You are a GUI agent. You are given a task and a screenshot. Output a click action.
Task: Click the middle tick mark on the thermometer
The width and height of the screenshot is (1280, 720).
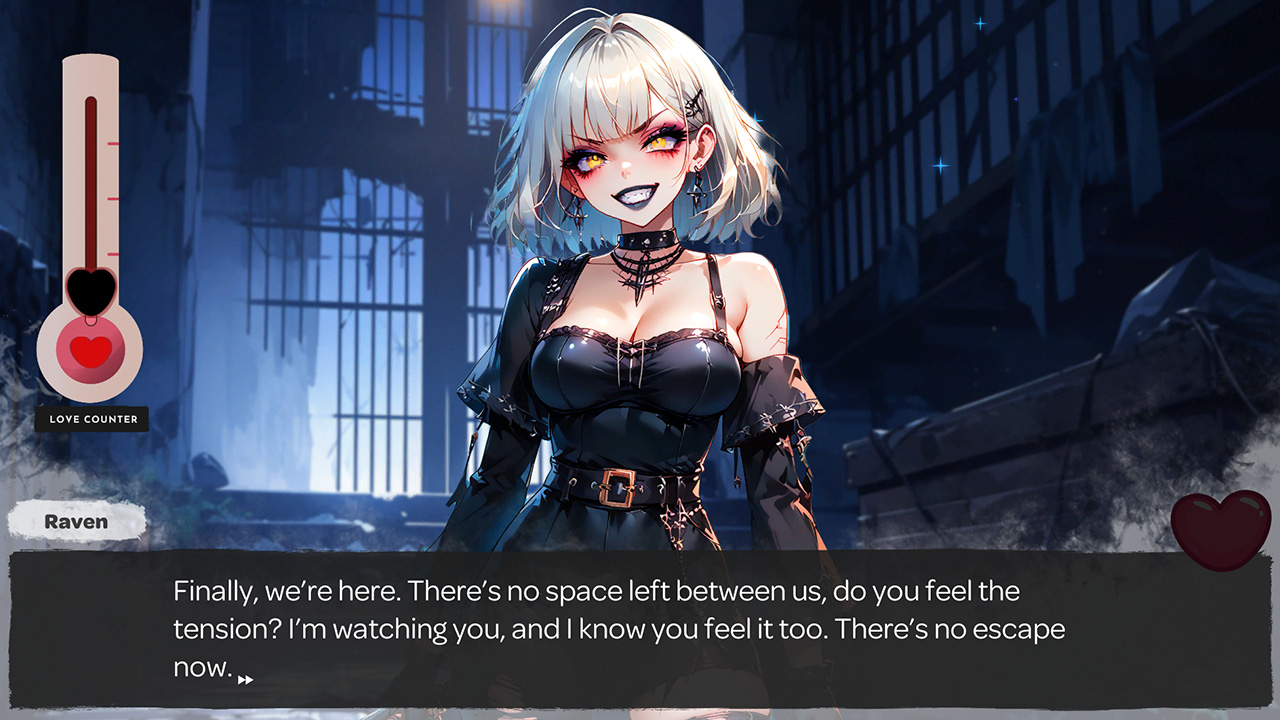tap(110, 198)
